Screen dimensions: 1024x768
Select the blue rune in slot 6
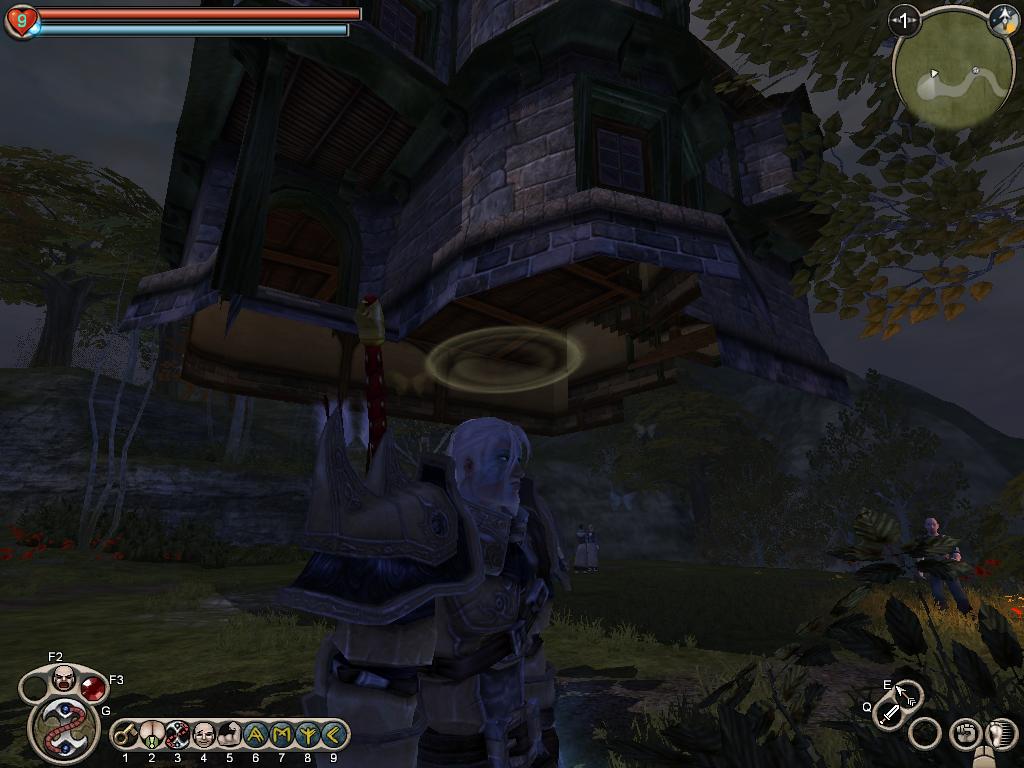255,736
